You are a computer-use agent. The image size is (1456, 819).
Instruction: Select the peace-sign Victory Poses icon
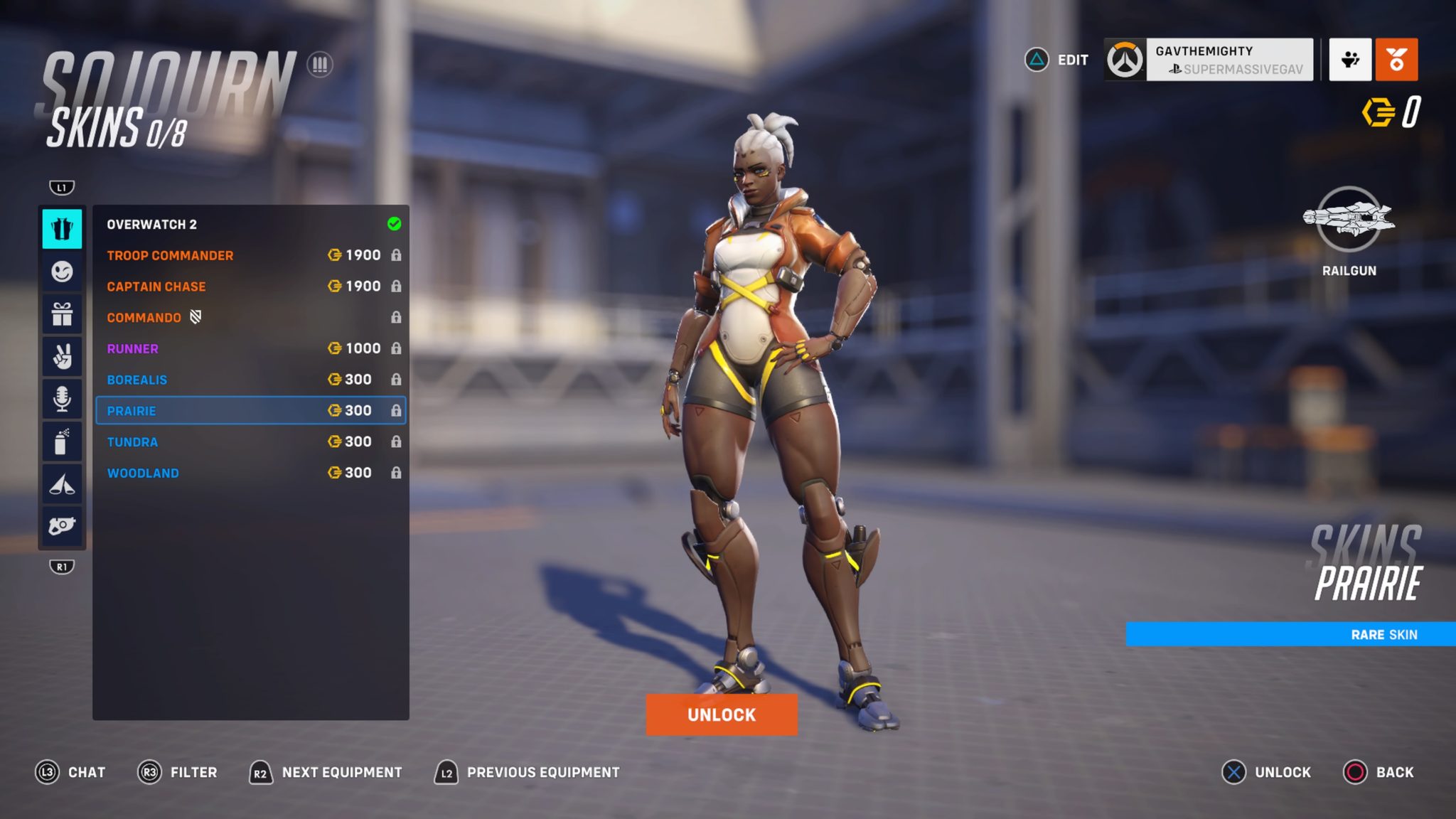[63, 357]
